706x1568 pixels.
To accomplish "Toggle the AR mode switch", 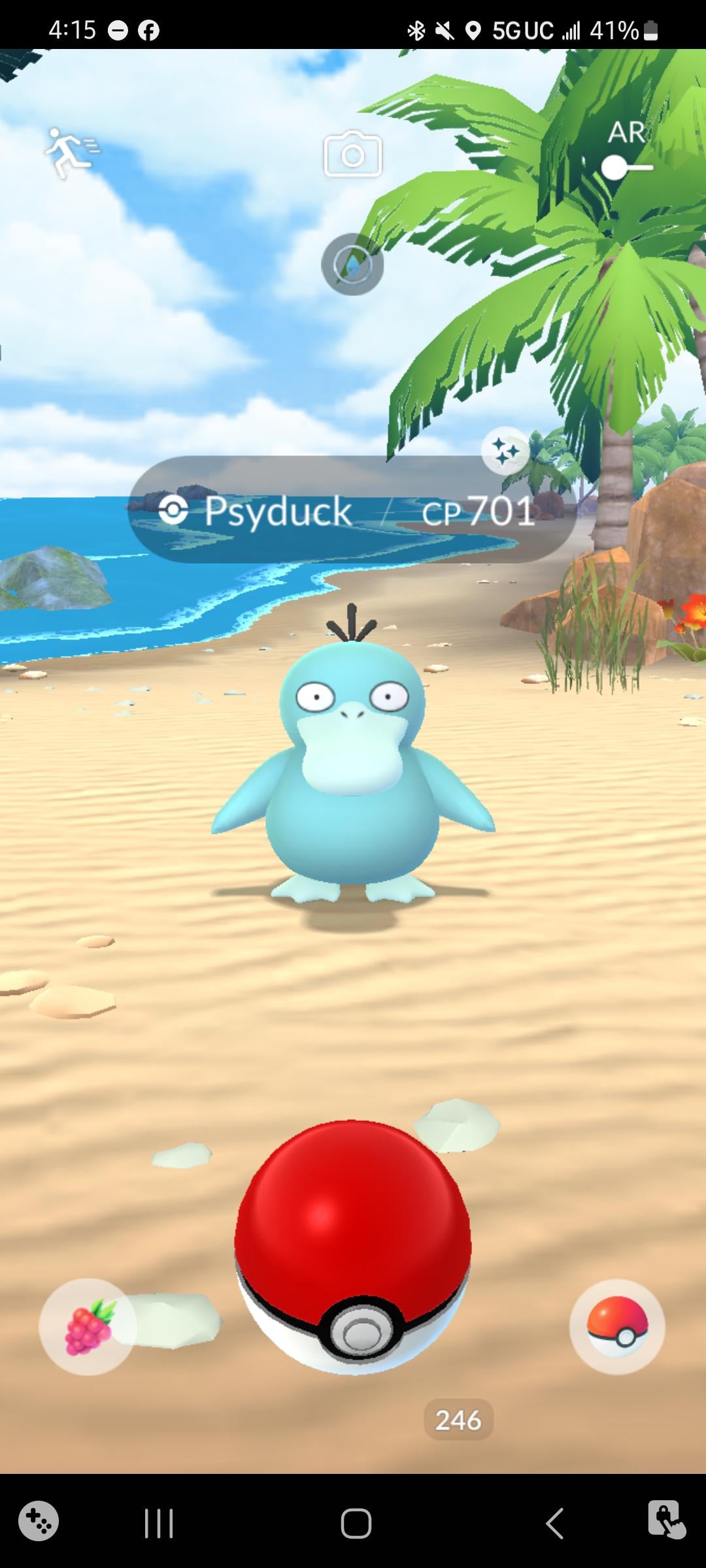I will 626,167.
